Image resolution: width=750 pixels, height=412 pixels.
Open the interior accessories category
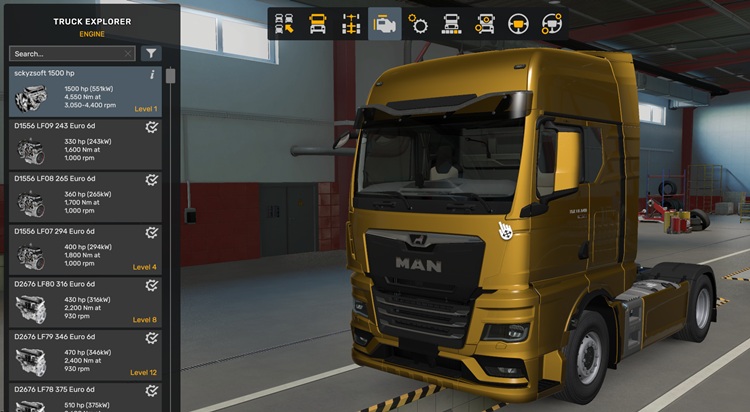551,24
